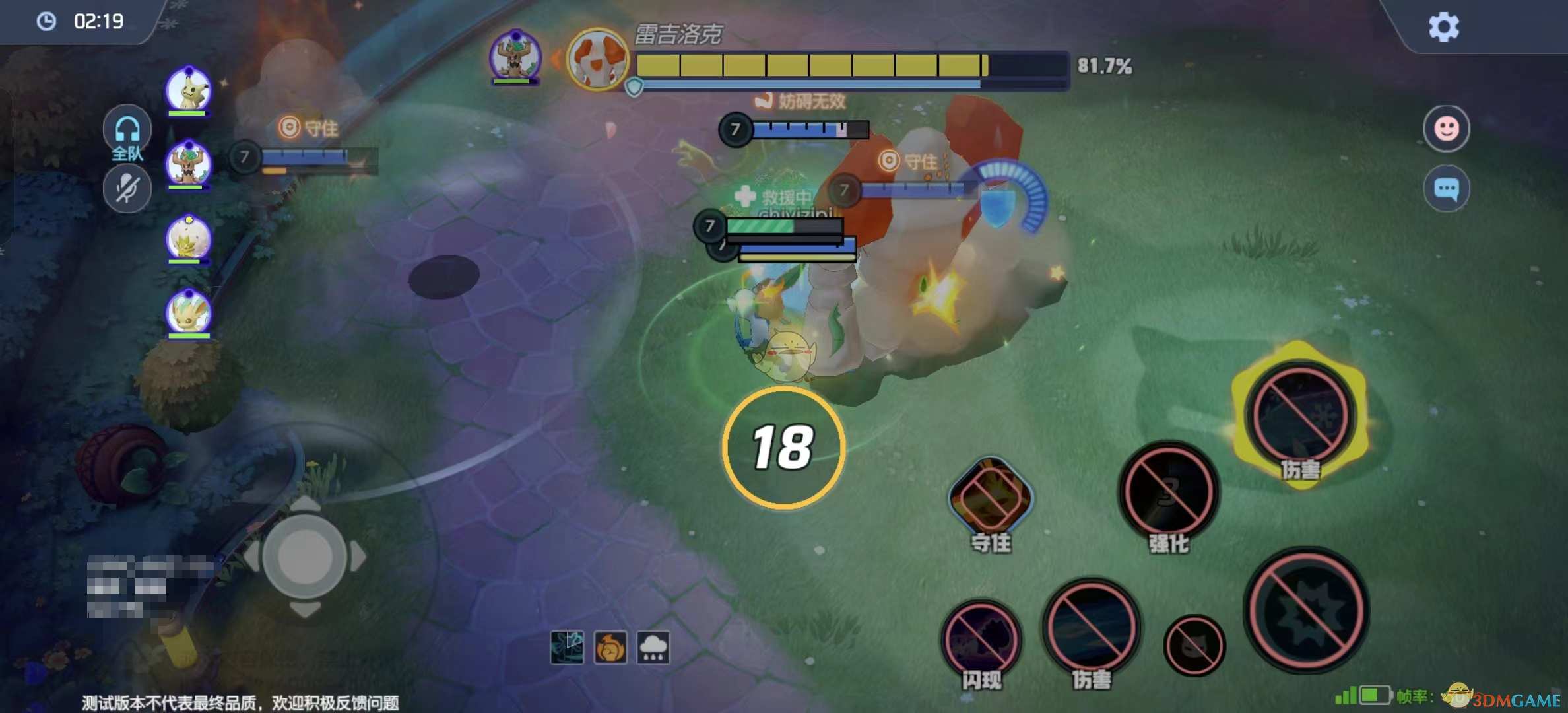Tap the small cat-face icon button

tap(1194, 646)
